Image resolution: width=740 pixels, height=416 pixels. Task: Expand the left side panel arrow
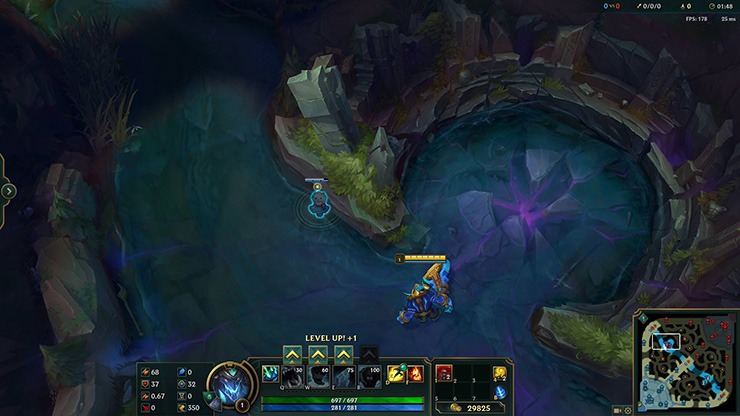tap(9, 190)
